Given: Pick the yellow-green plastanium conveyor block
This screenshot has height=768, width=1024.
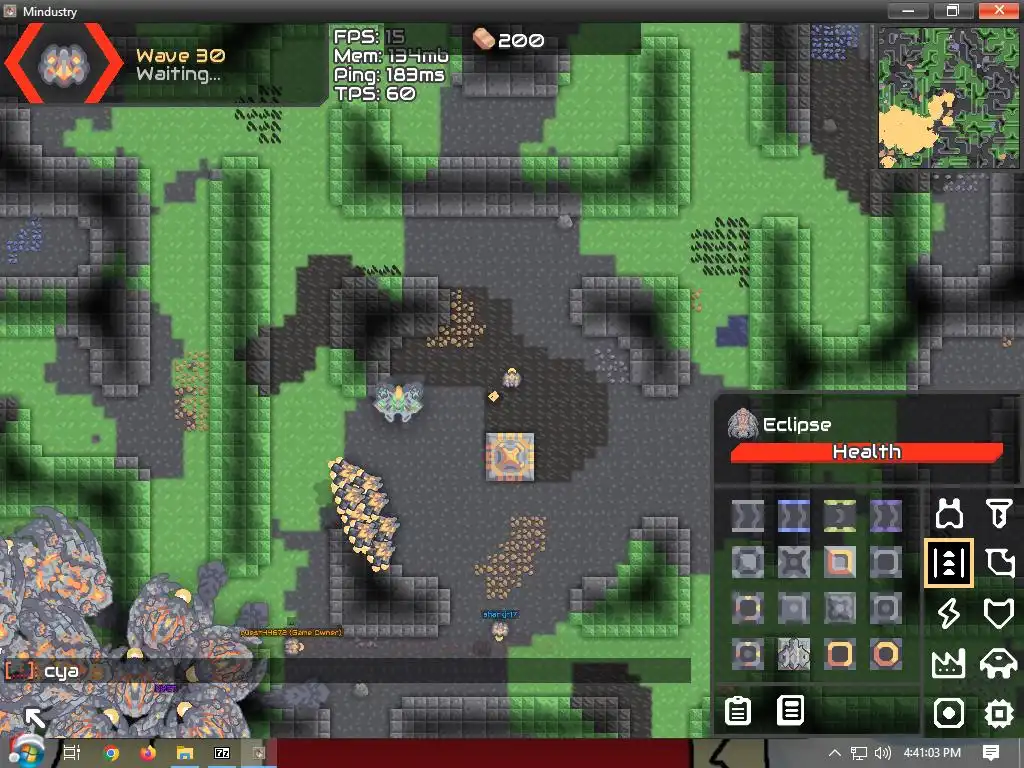Looking at the screenshot, I should [x=839, y=516].
